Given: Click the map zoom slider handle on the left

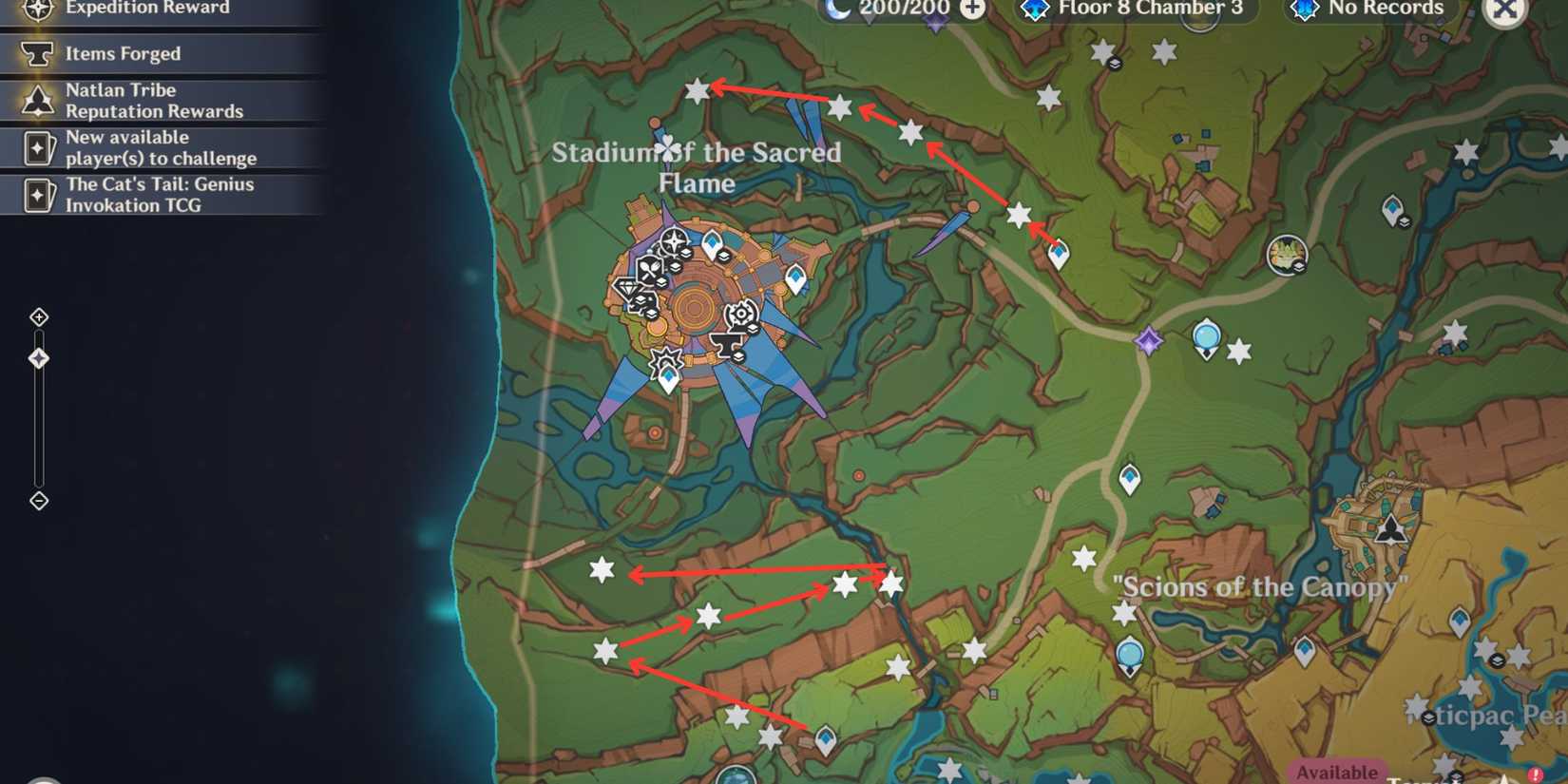Looking at the screenshot, I should tap(39, 357).
